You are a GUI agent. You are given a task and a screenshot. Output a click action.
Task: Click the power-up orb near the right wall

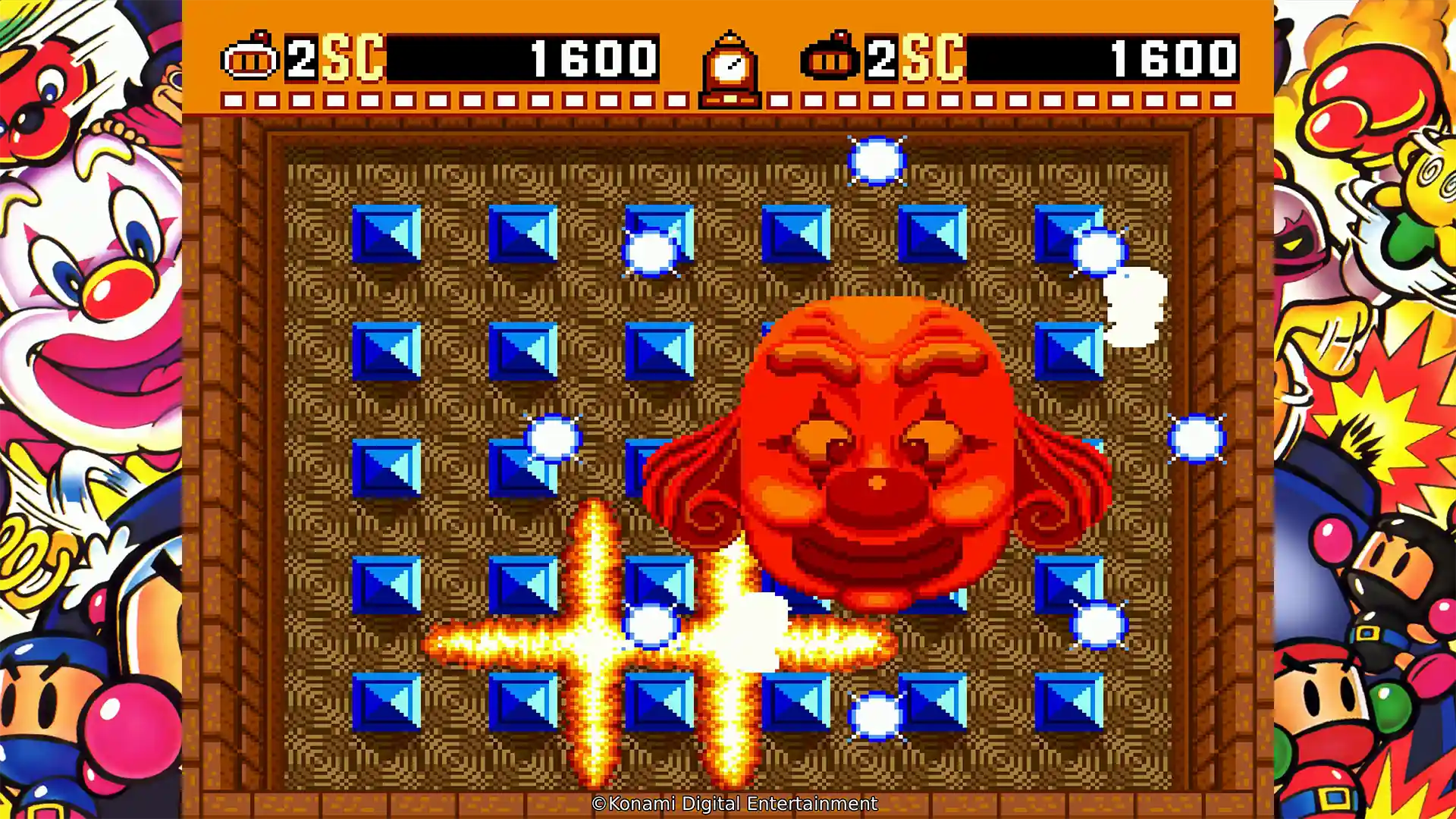click(1198, 440)
